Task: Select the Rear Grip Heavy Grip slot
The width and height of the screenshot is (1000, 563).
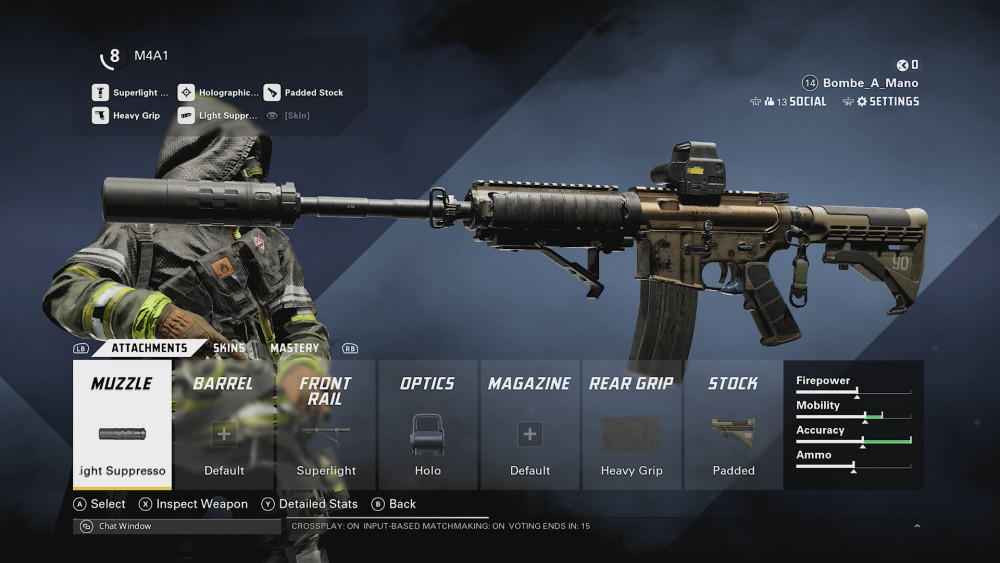Action: pyautogui.click(x=632, y=425)
